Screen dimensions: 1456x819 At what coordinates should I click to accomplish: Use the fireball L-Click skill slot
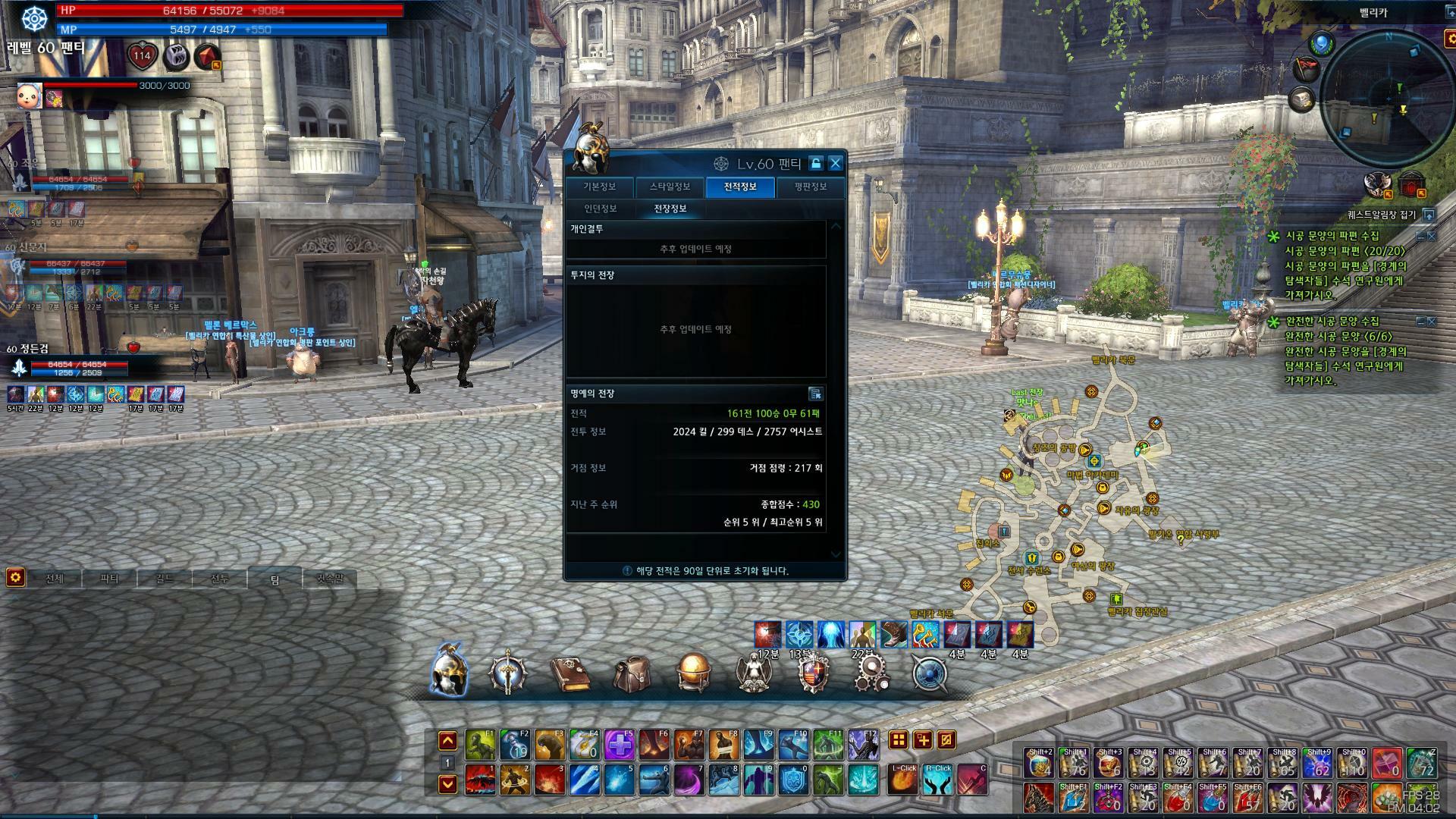[x=903, y=780]
